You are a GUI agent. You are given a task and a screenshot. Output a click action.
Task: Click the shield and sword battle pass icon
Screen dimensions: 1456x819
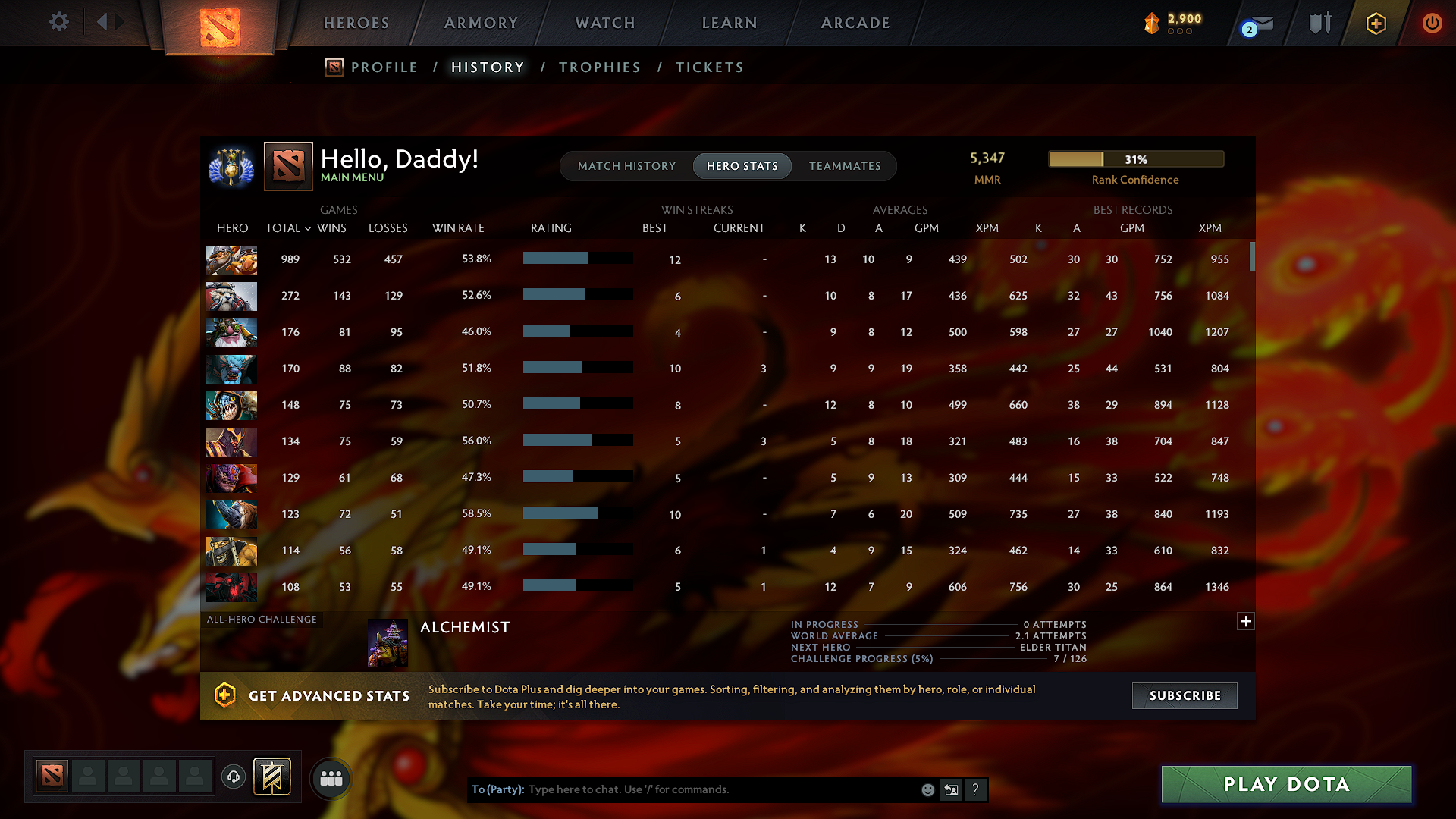tap(1319, 23)
